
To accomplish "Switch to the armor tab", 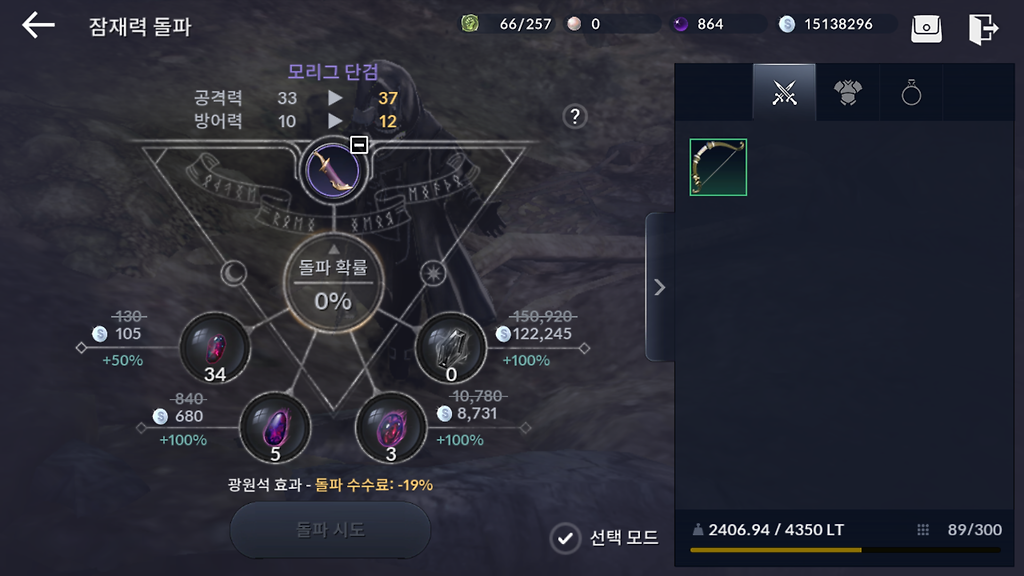I will [x=847, y=93].
